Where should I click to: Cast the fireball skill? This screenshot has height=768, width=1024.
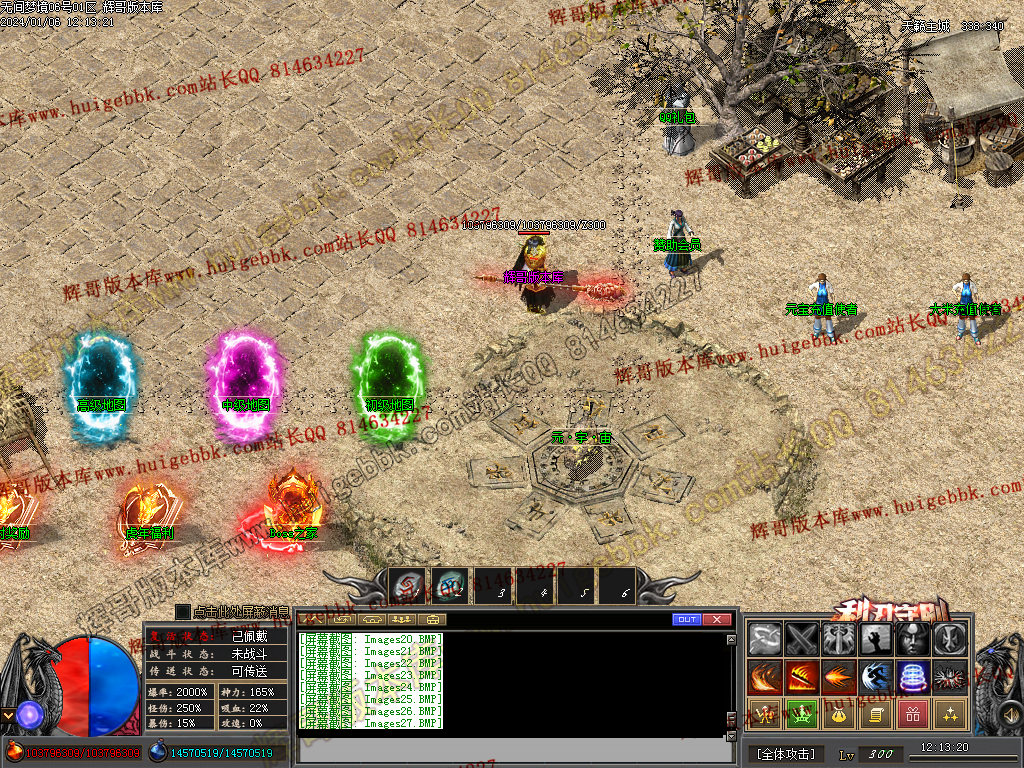(x=839, y=677)
